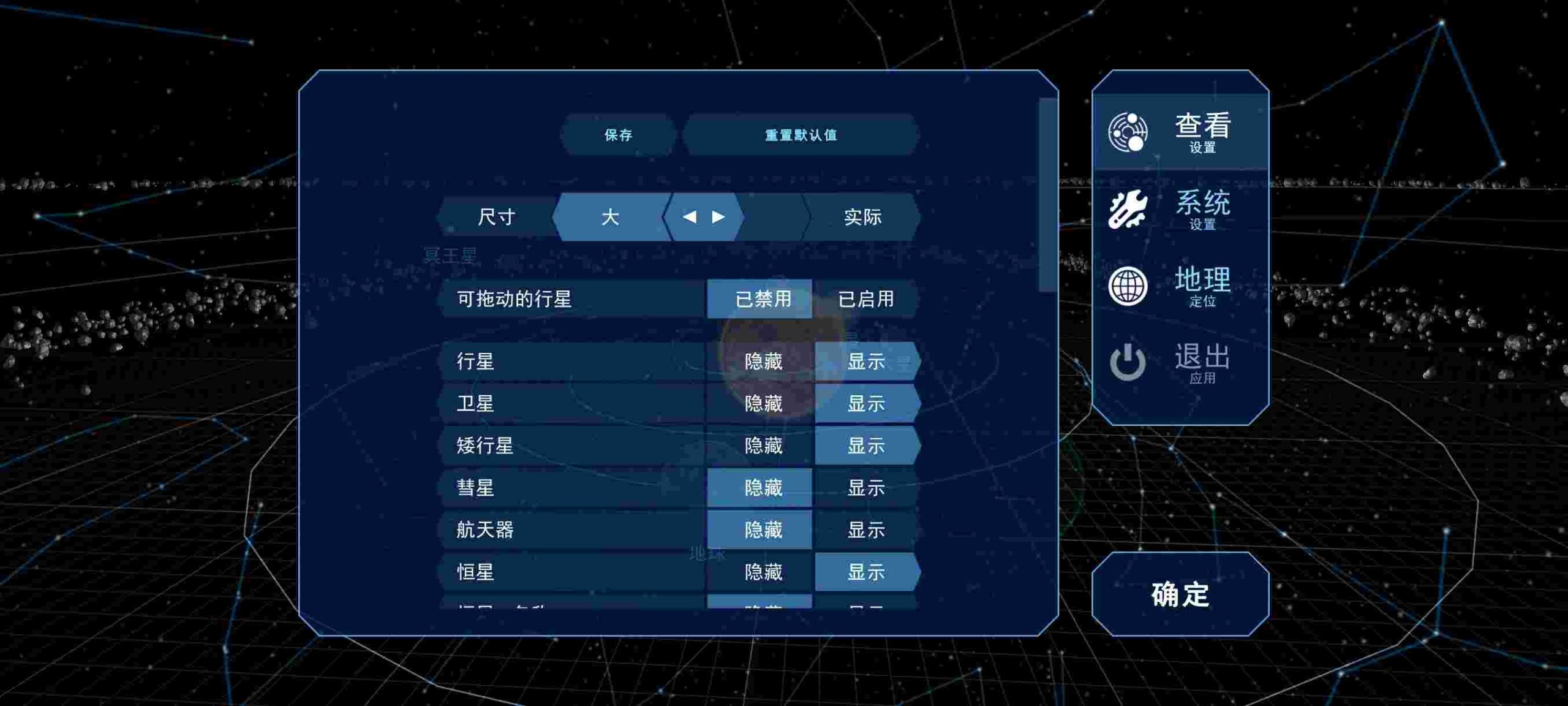
Task: Reset settings with 重置默认值 button
Action: coord(801,135)
